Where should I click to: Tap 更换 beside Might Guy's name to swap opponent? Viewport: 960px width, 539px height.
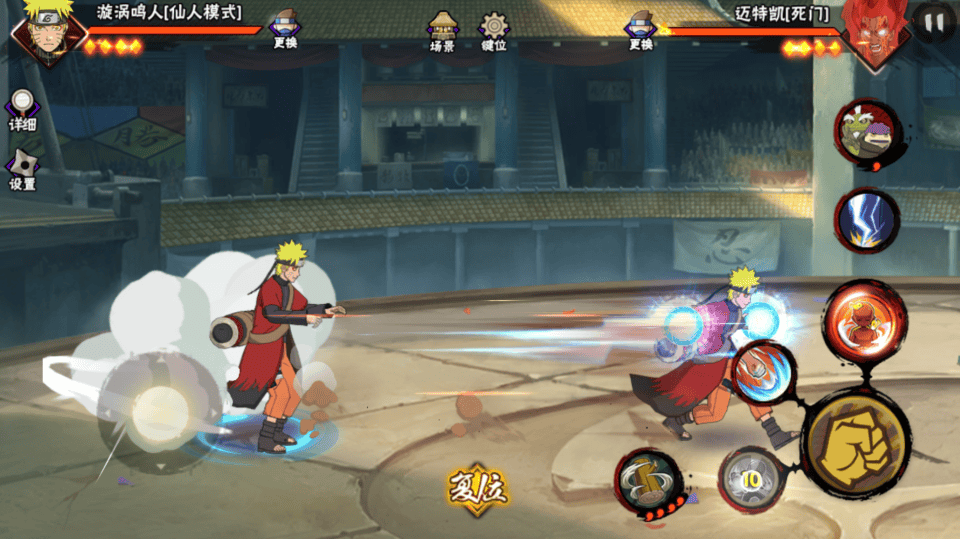tap(641, 30)
